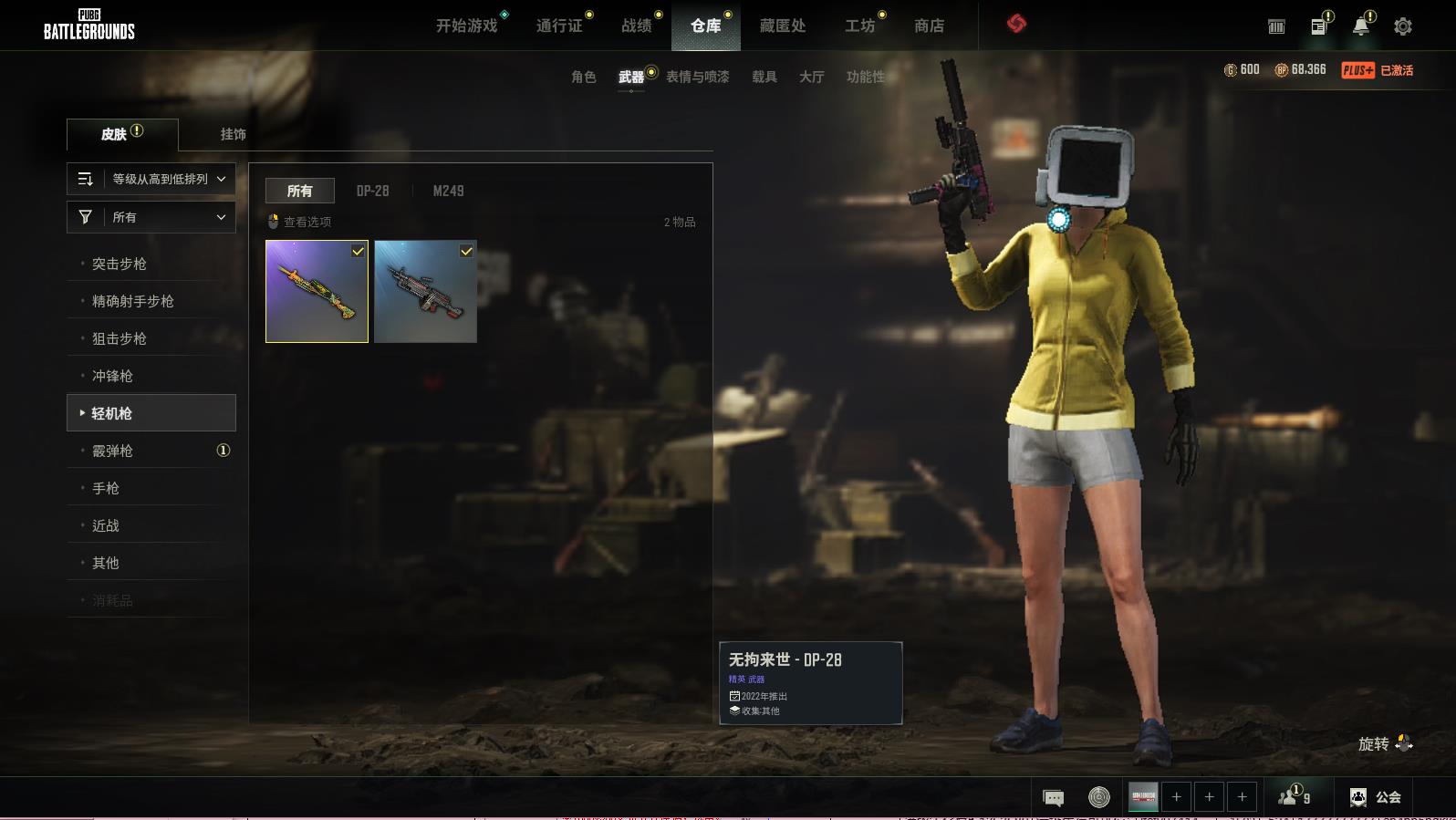Open the 开始游戏 menu
This screenshot has width=1456, height=820.
coord(466,26)
